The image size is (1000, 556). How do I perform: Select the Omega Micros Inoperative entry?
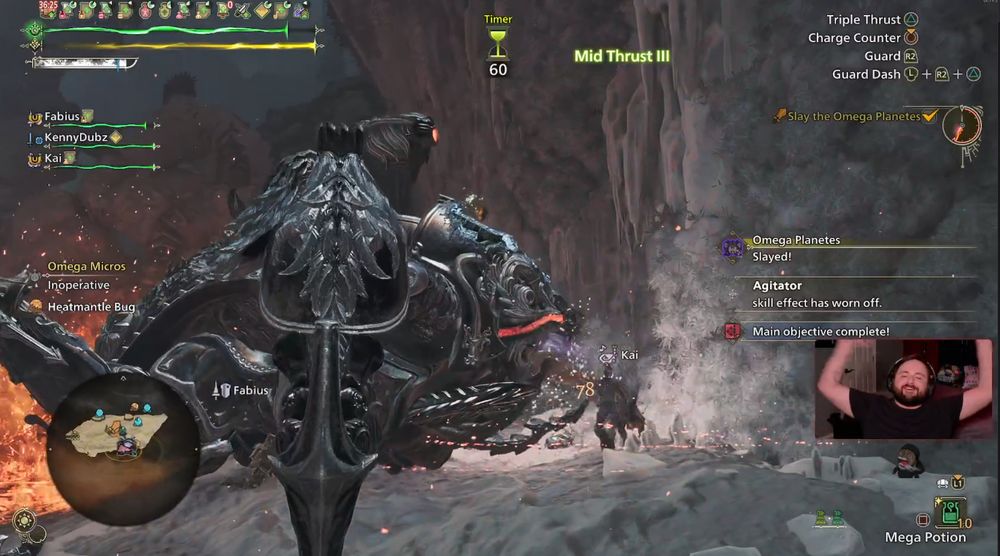pos(86,276)
